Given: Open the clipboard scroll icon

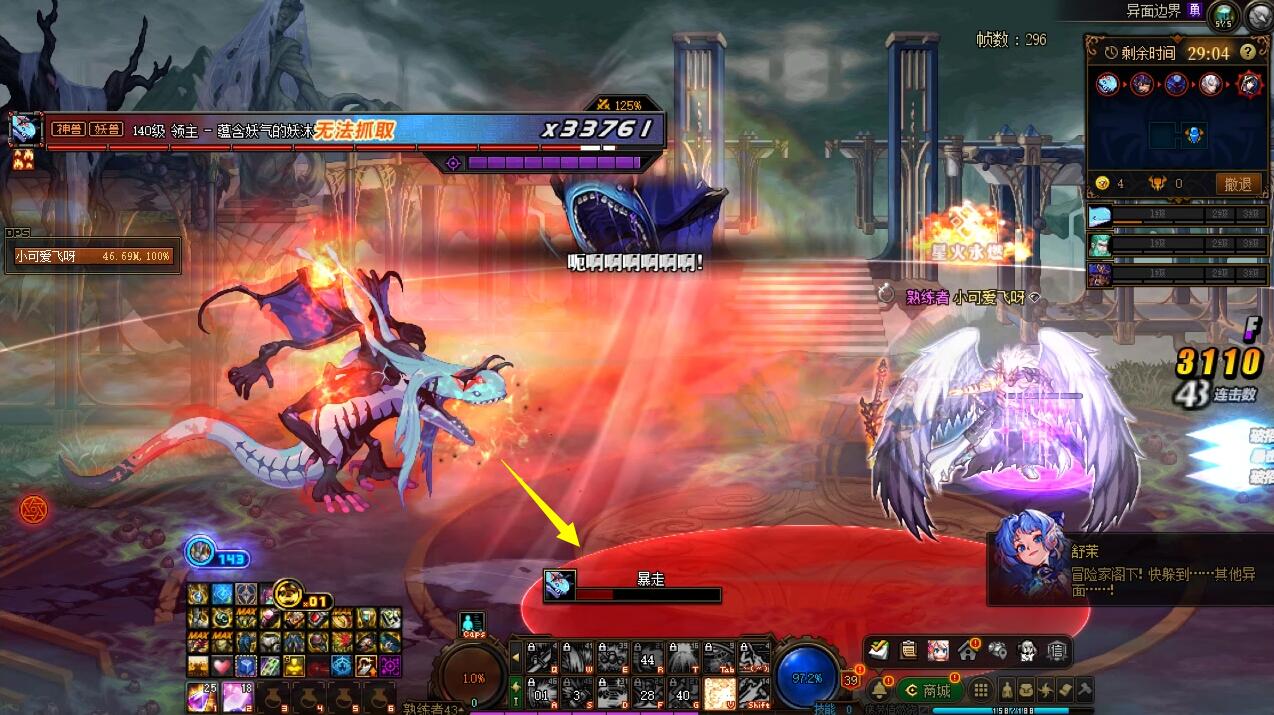Looking at the screenshot, I should (x=908, y=650).
